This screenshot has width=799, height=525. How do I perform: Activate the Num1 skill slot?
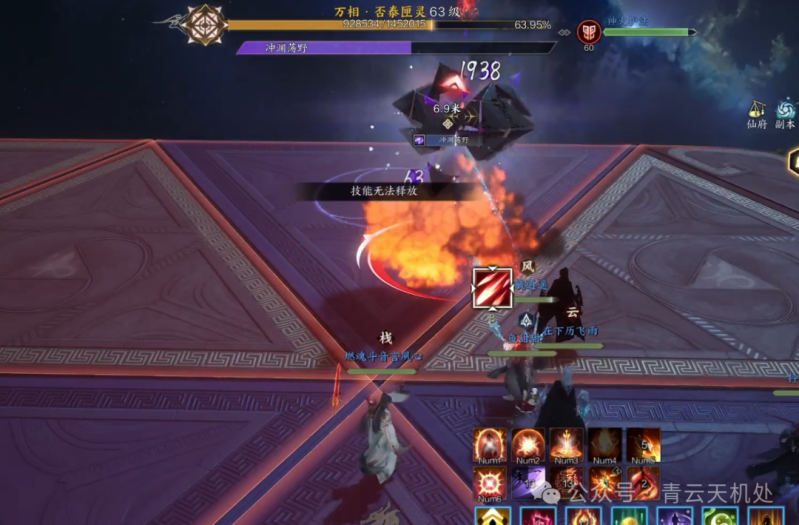(x=489, y=445)
